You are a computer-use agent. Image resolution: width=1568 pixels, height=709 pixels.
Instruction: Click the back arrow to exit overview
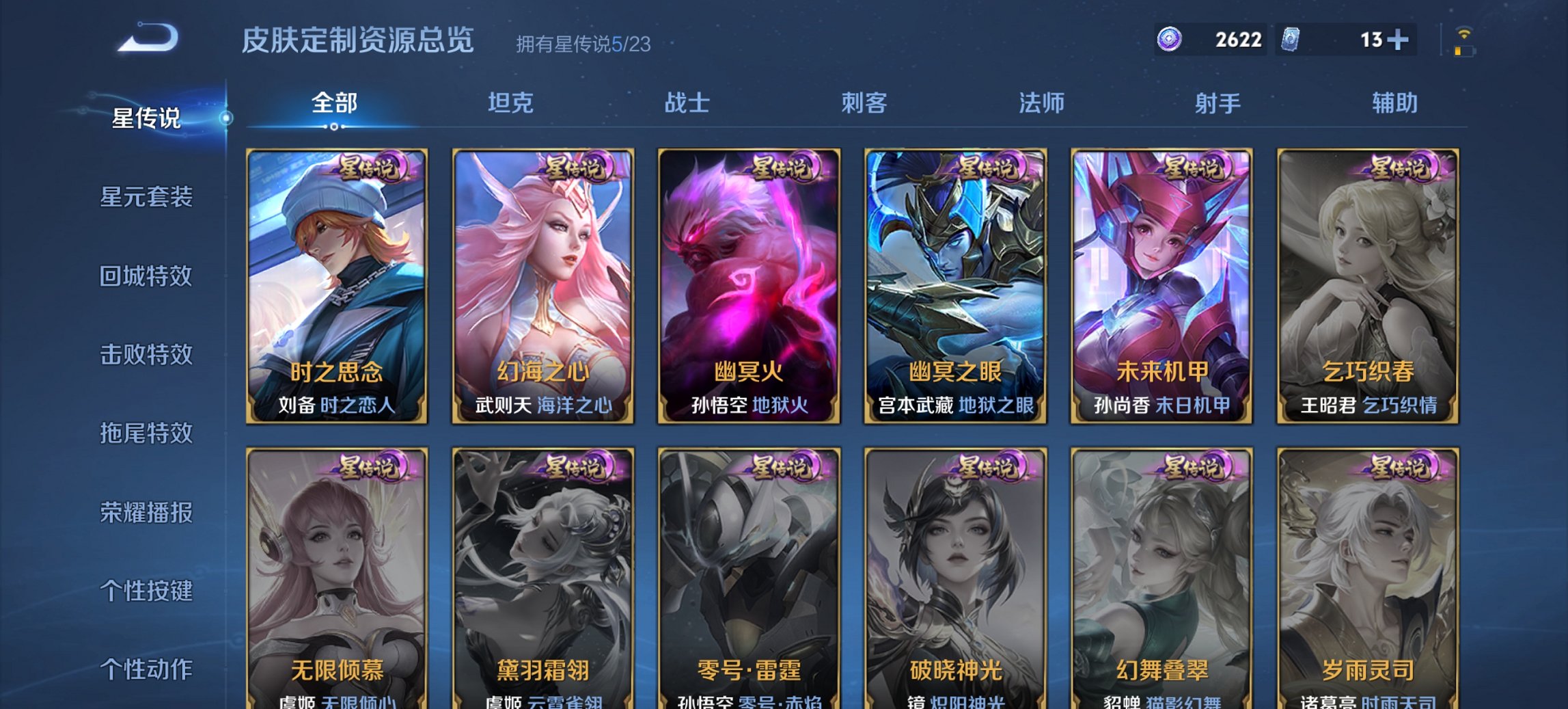tap(143, 39)
